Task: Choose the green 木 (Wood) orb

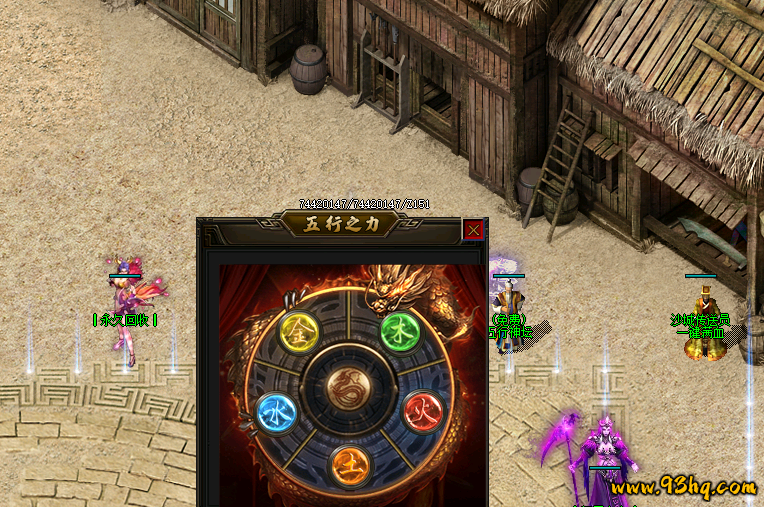Action: 398,330
